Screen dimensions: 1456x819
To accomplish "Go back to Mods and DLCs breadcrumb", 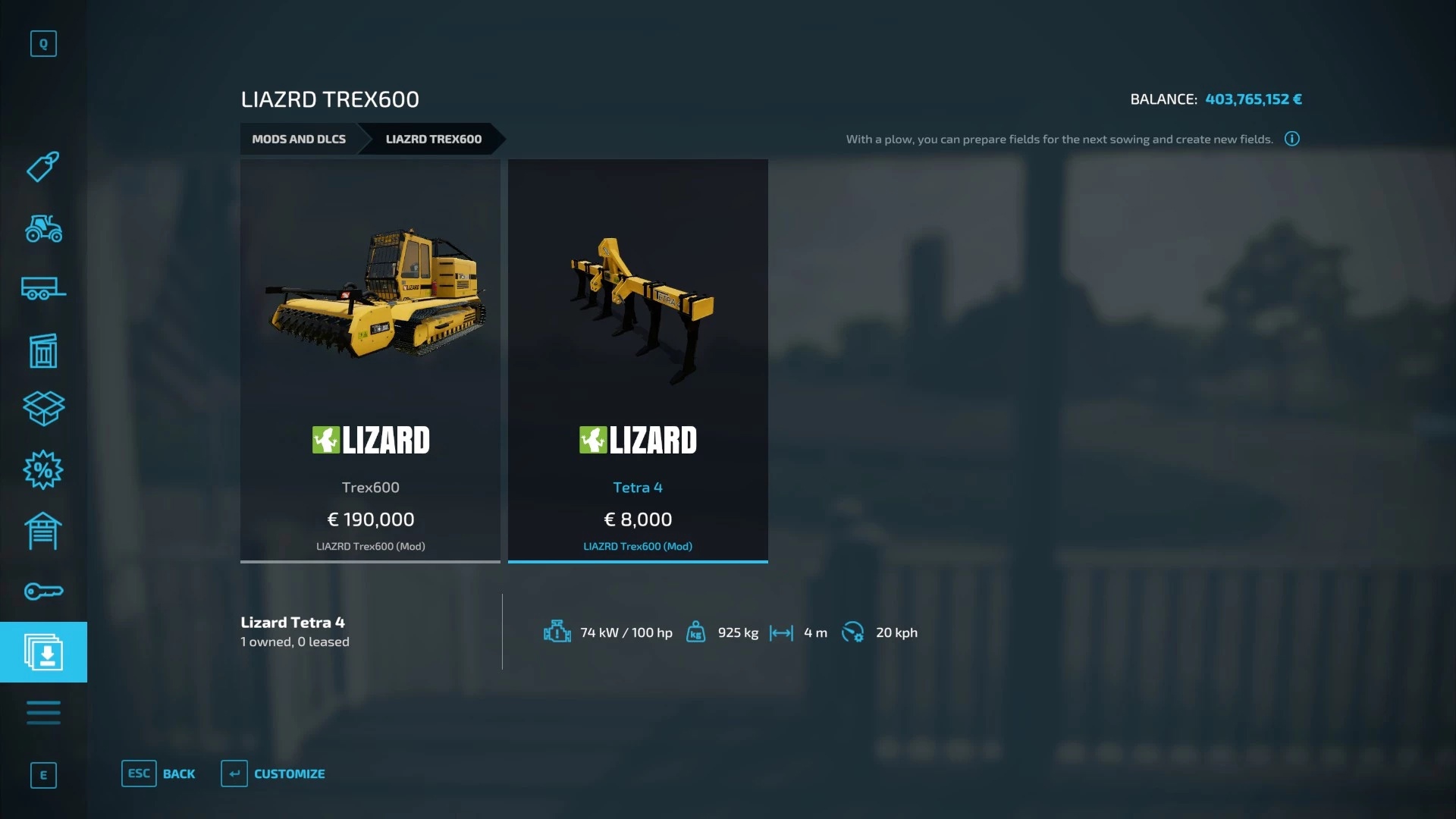I will [299, 139].
